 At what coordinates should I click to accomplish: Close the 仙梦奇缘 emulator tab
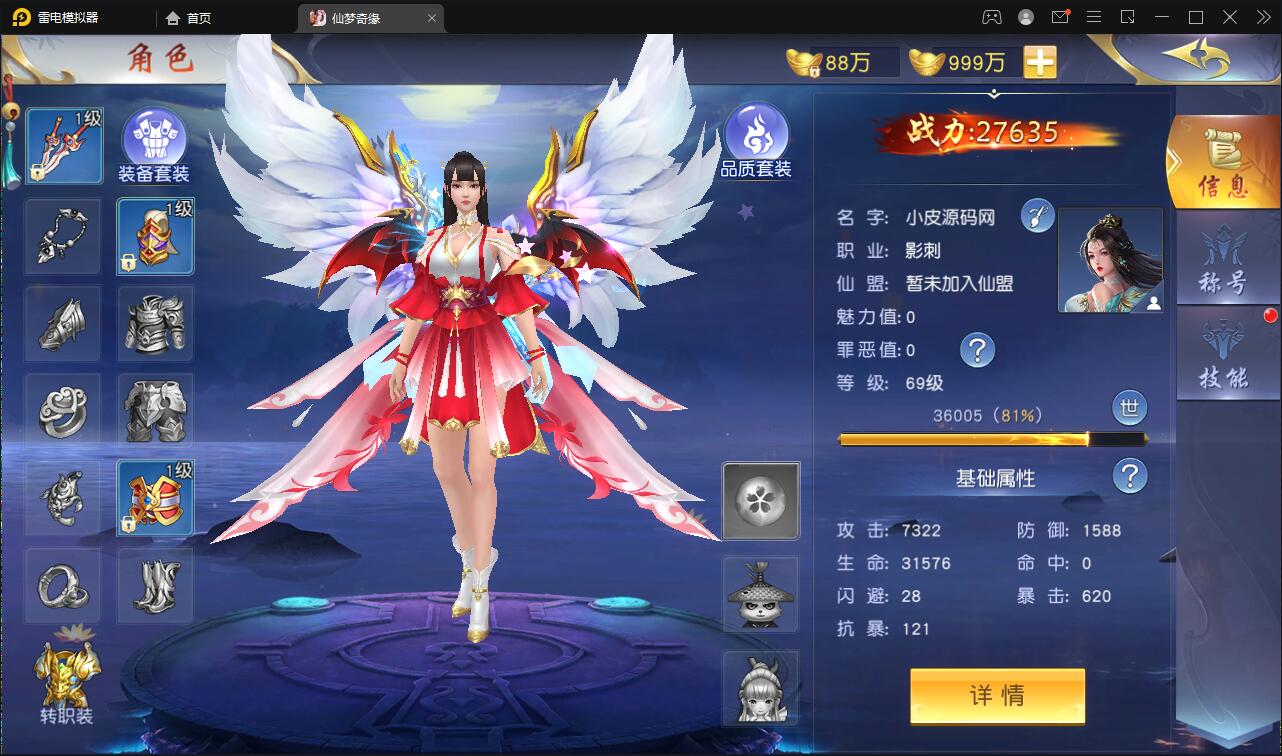tap(432, 18)
